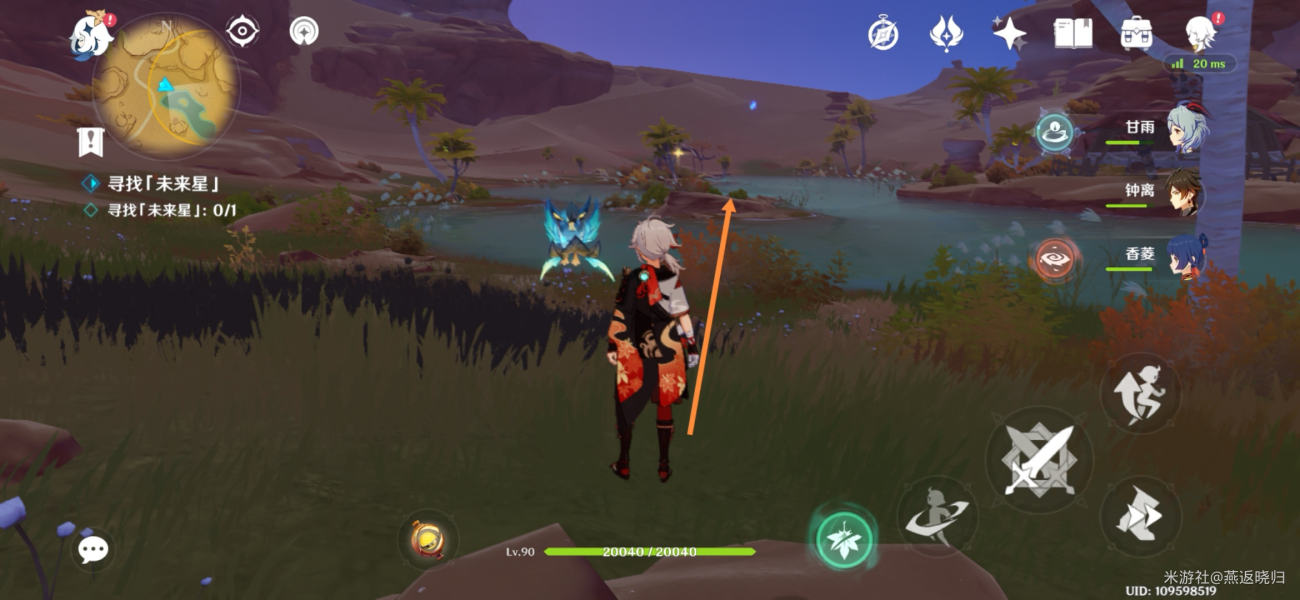The height and width of the screenshot is (600, 1300).
Task: Open the quest log exclamation icon
Action: (x=91, y=142)
